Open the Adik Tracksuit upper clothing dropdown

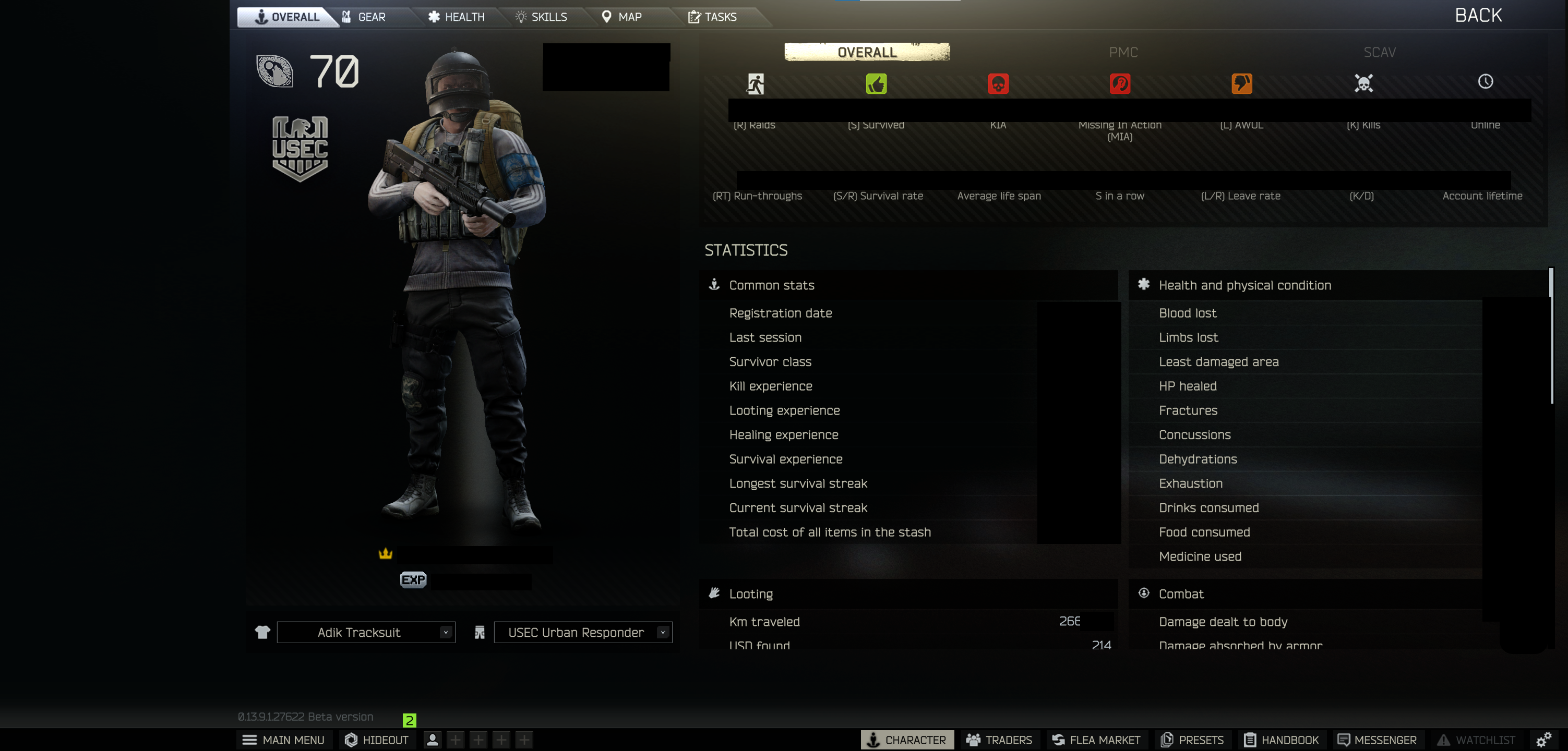366,632
